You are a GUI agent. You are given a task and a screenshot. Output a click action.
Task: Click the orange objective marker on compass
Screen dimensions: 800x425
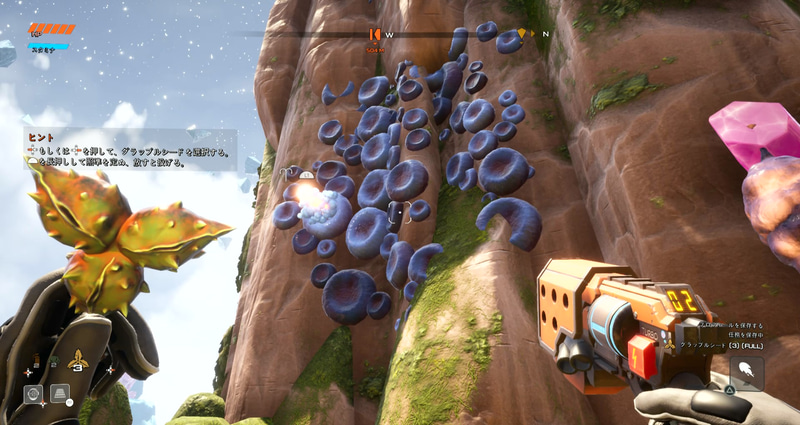(375, 35)
